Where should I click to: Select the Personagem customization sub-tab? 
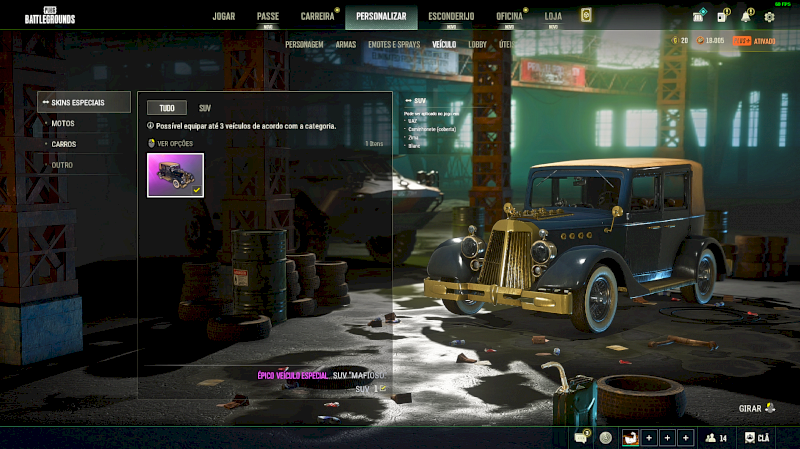(x=304, y=45)
